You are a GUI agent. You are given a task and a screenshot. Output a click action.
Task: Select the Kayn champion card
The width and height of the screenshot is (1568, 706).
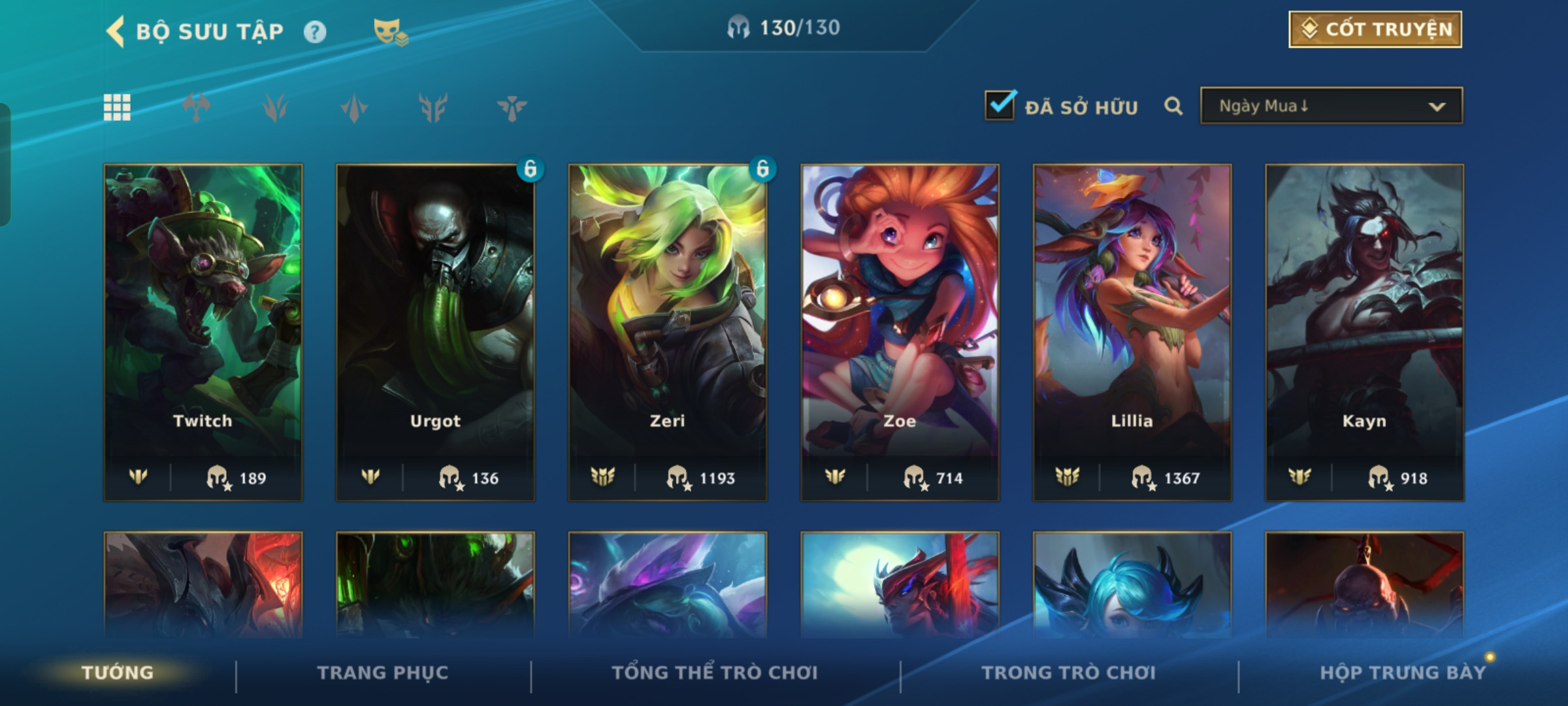click(1364, 332)
